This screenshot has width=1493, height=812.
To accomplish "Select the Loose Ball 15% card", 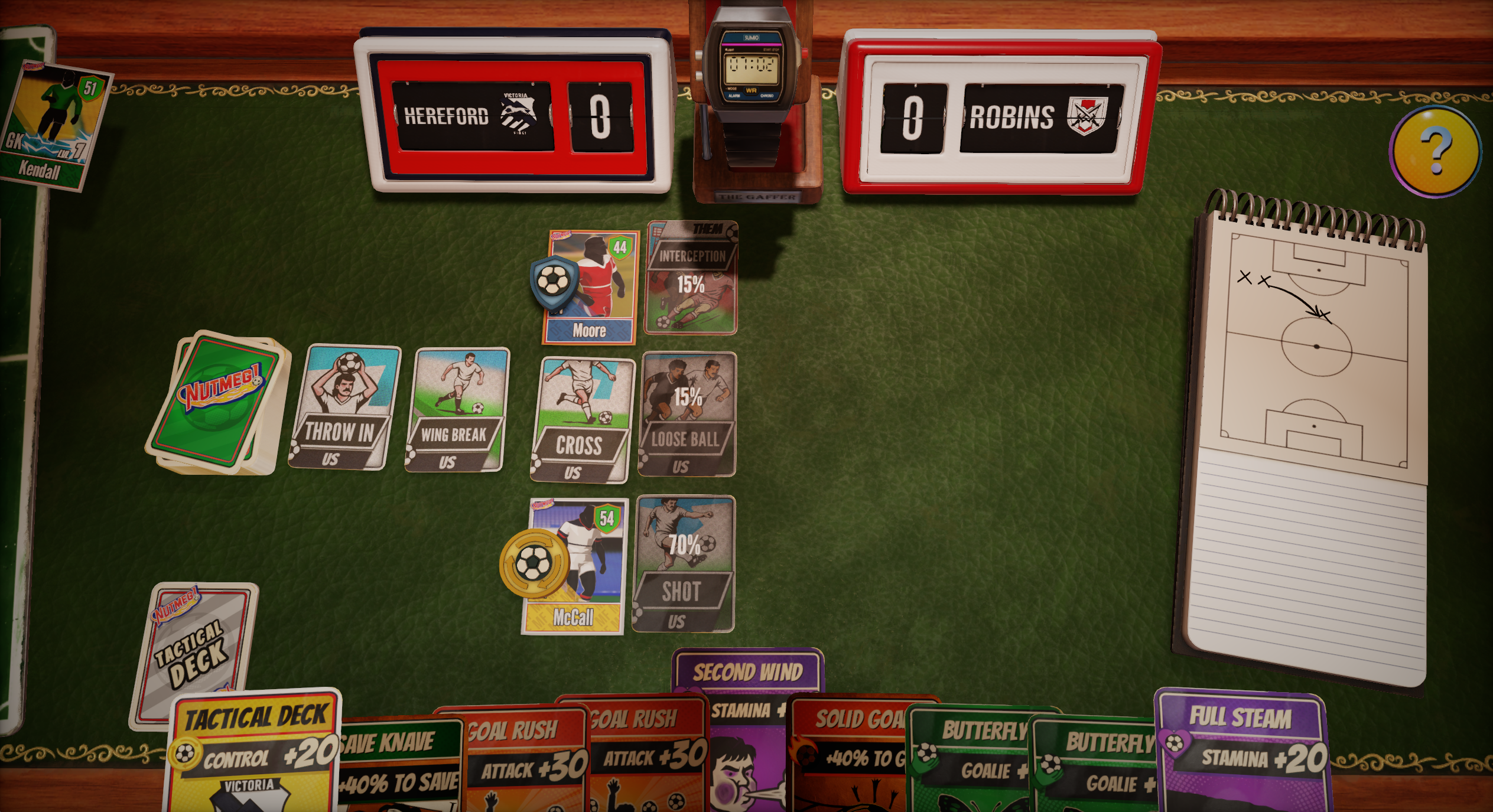I will point(688,414).
